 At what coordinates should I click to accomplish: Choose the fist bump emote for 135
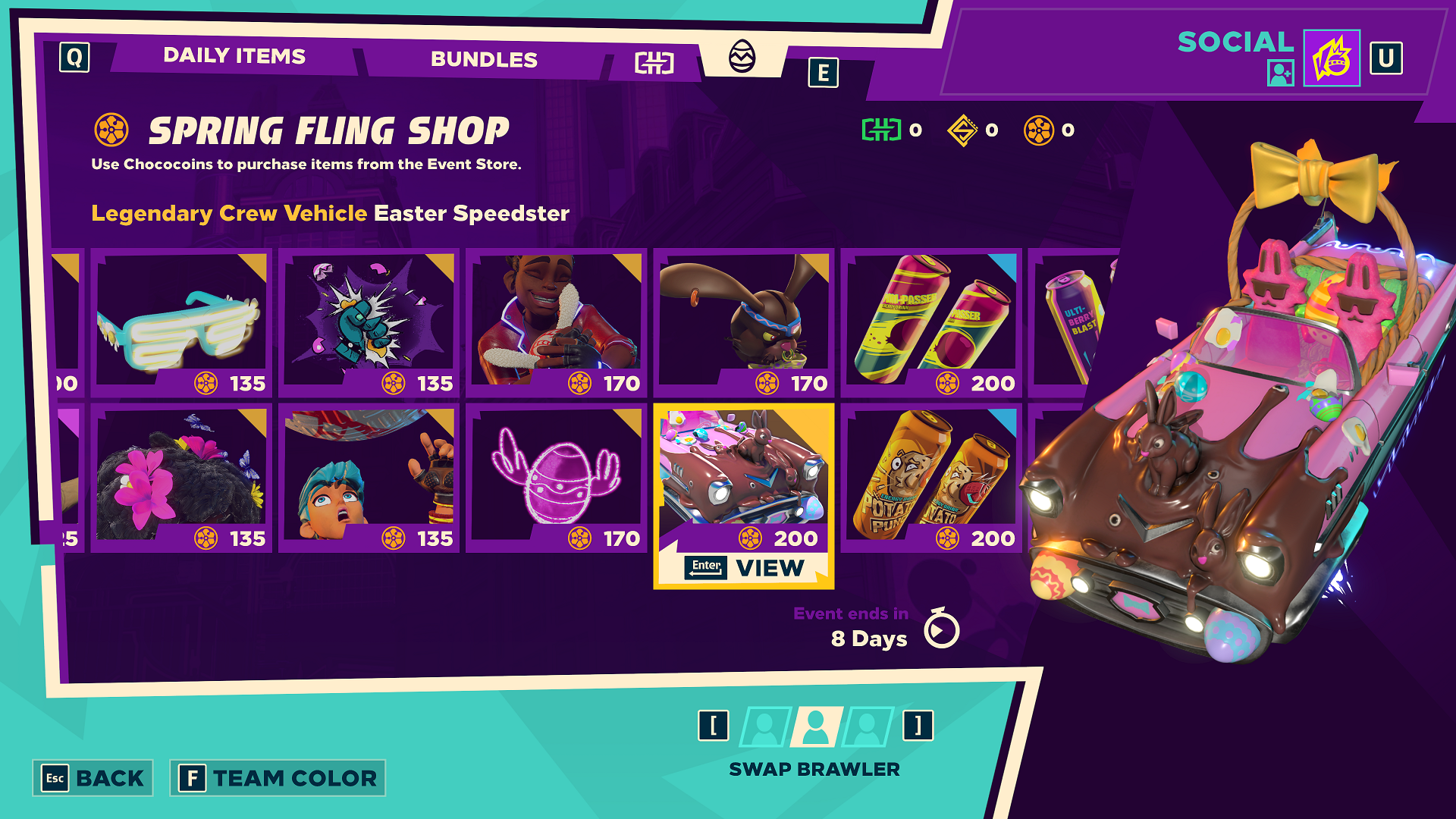click(369, 322)
